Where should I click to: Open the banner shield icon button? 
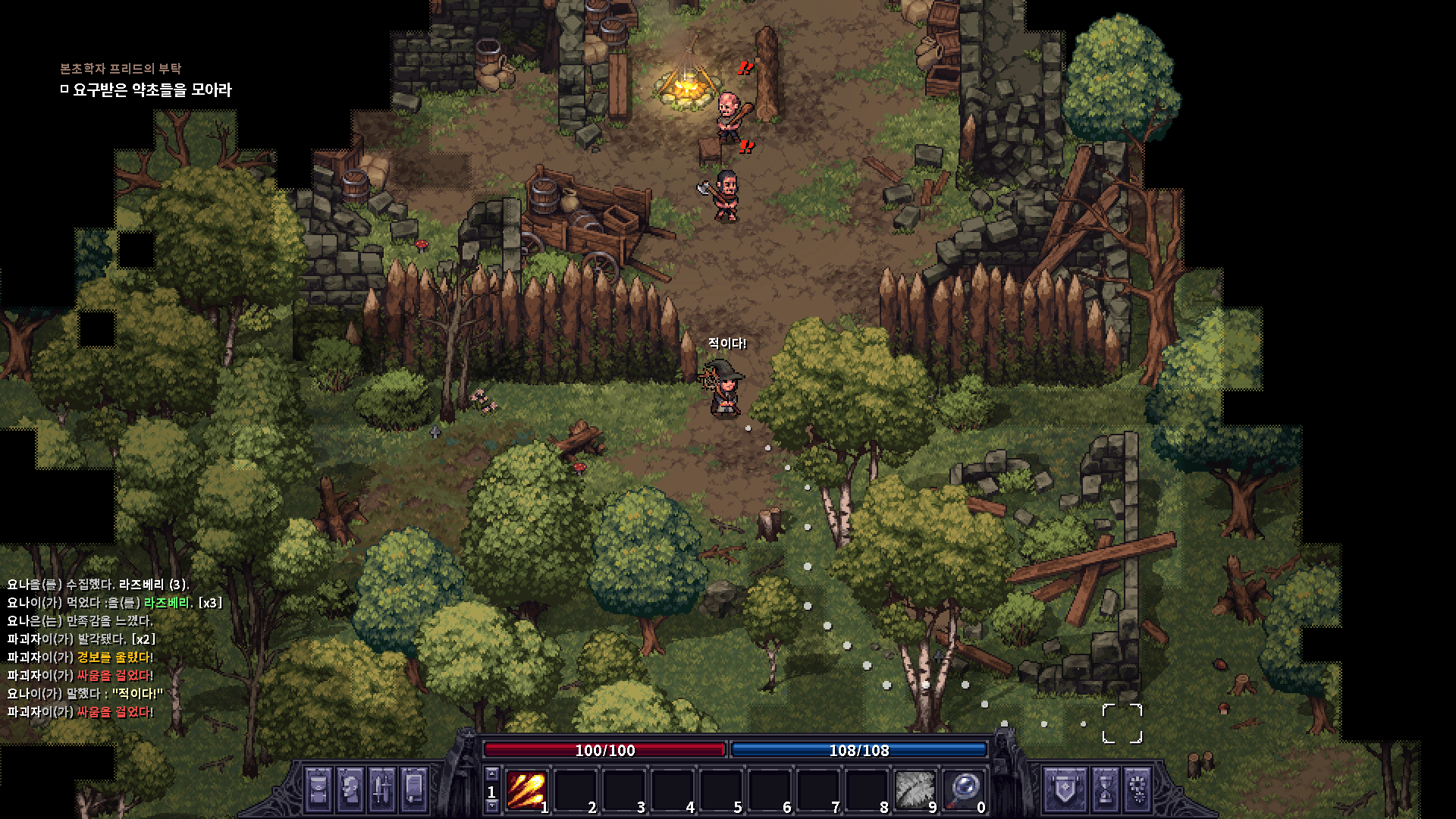(1065, 789)
